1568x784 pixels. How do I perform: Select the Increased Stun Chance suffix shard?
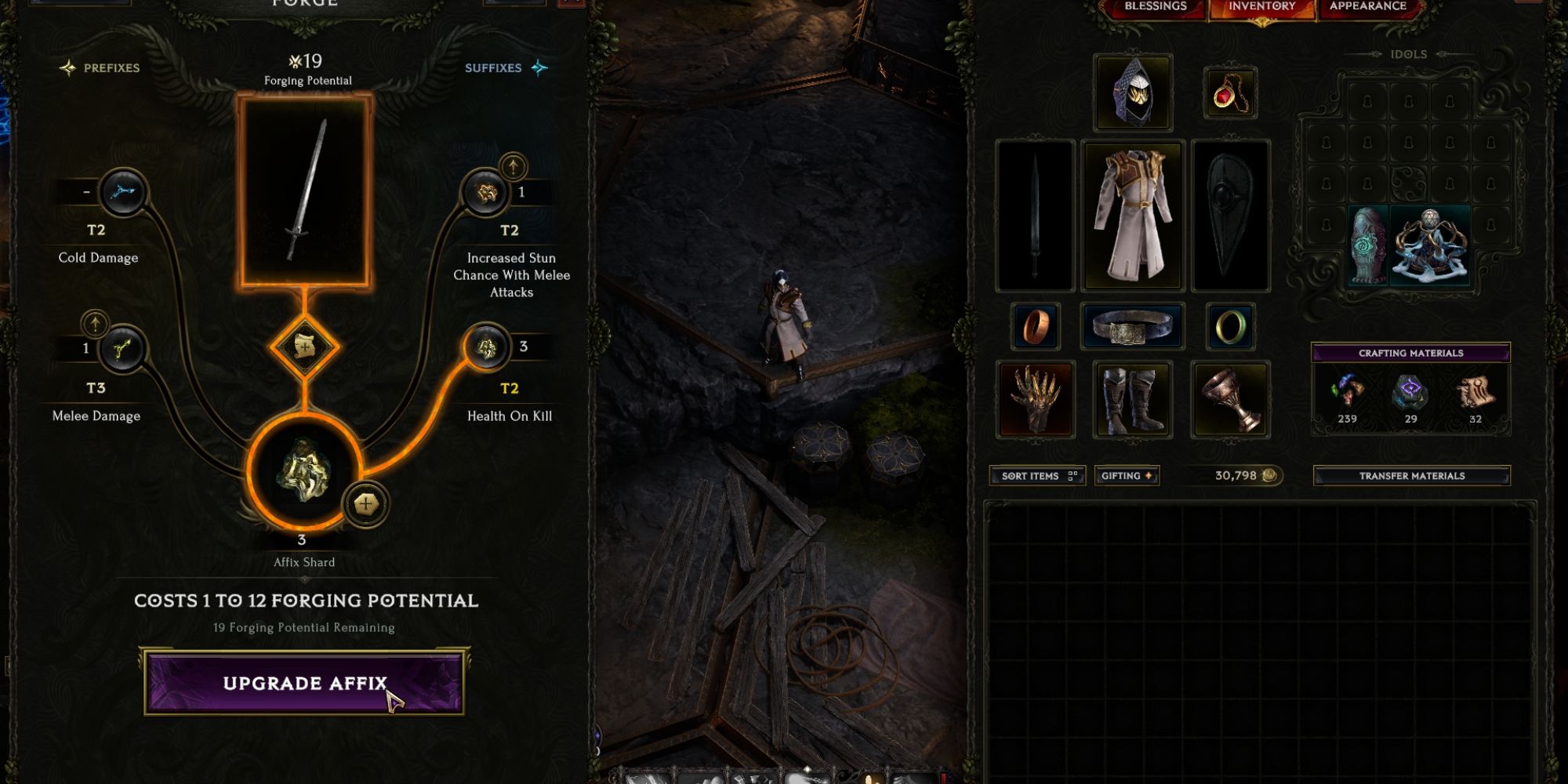pos(486,192)
